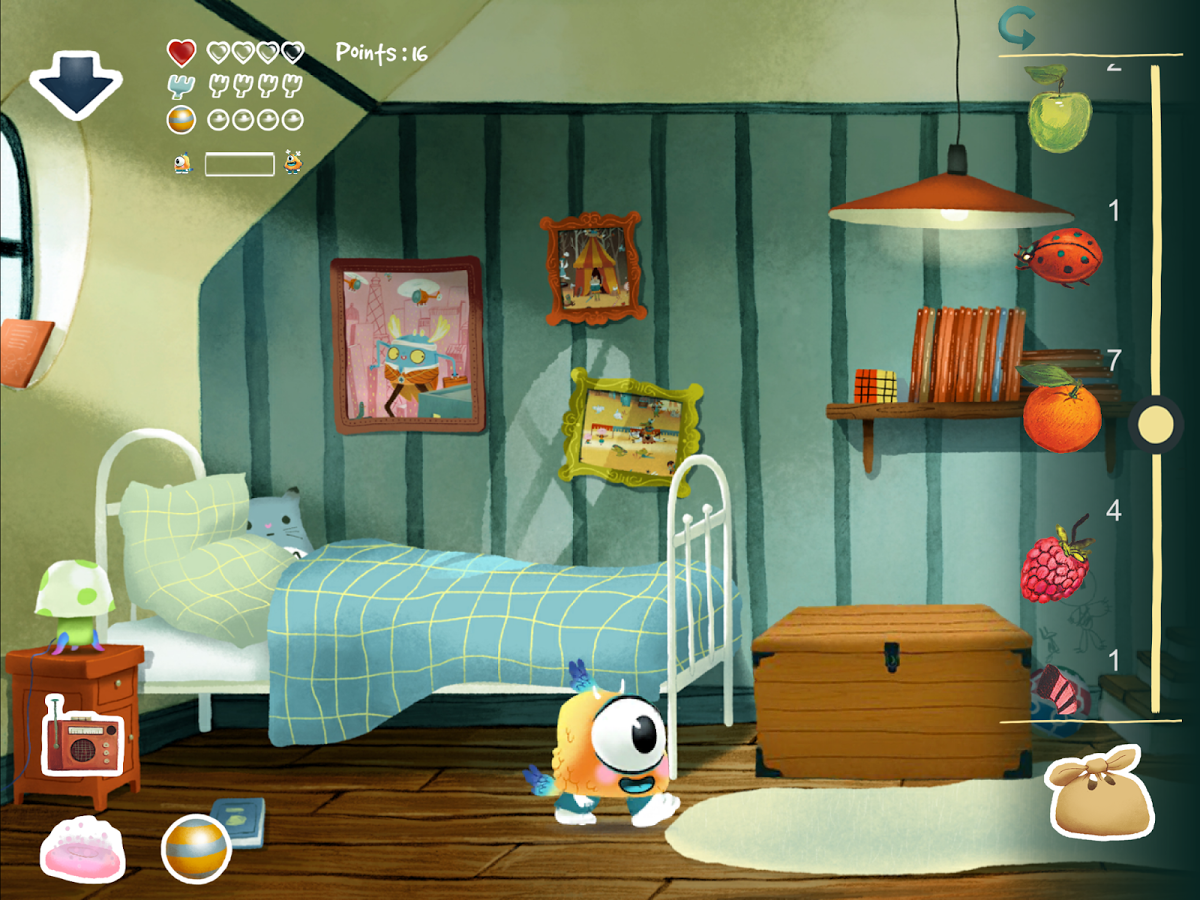Pick the ladybug from the food list
The width and height of the screenshot is (1200, 900).
click(x=1060, y=257)
